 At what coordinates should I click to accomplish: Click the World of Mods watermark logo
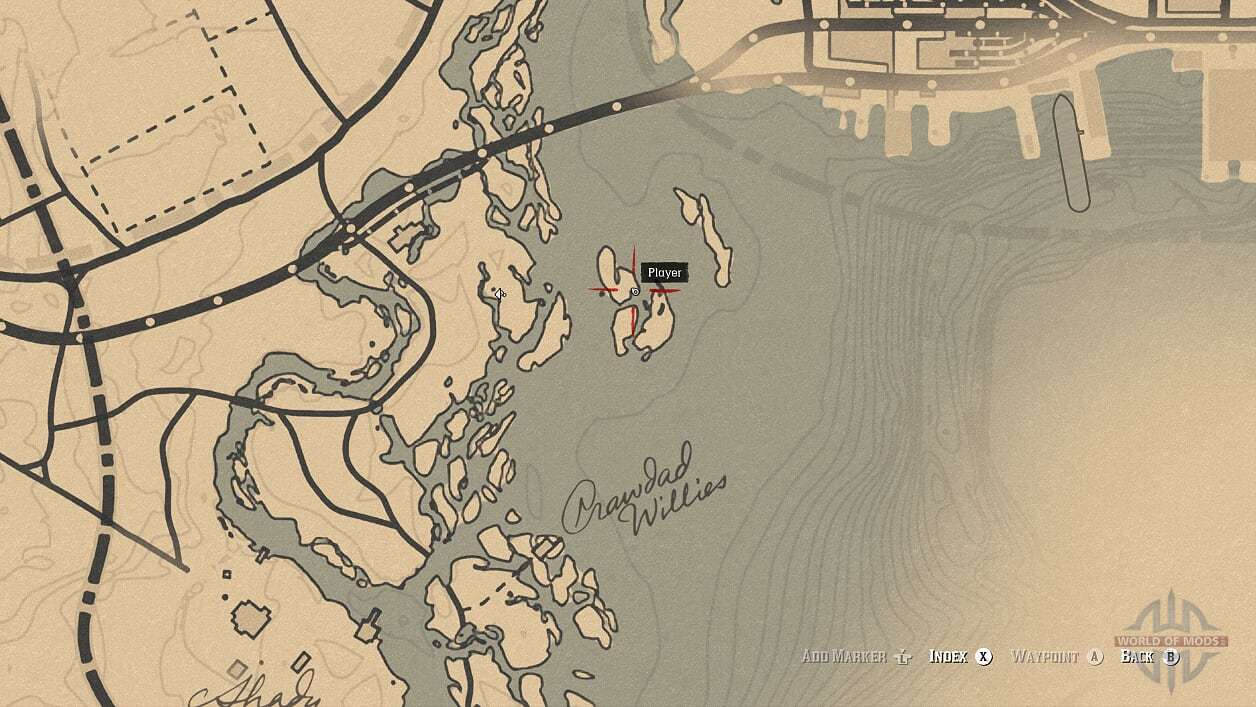click(1169, 640)
